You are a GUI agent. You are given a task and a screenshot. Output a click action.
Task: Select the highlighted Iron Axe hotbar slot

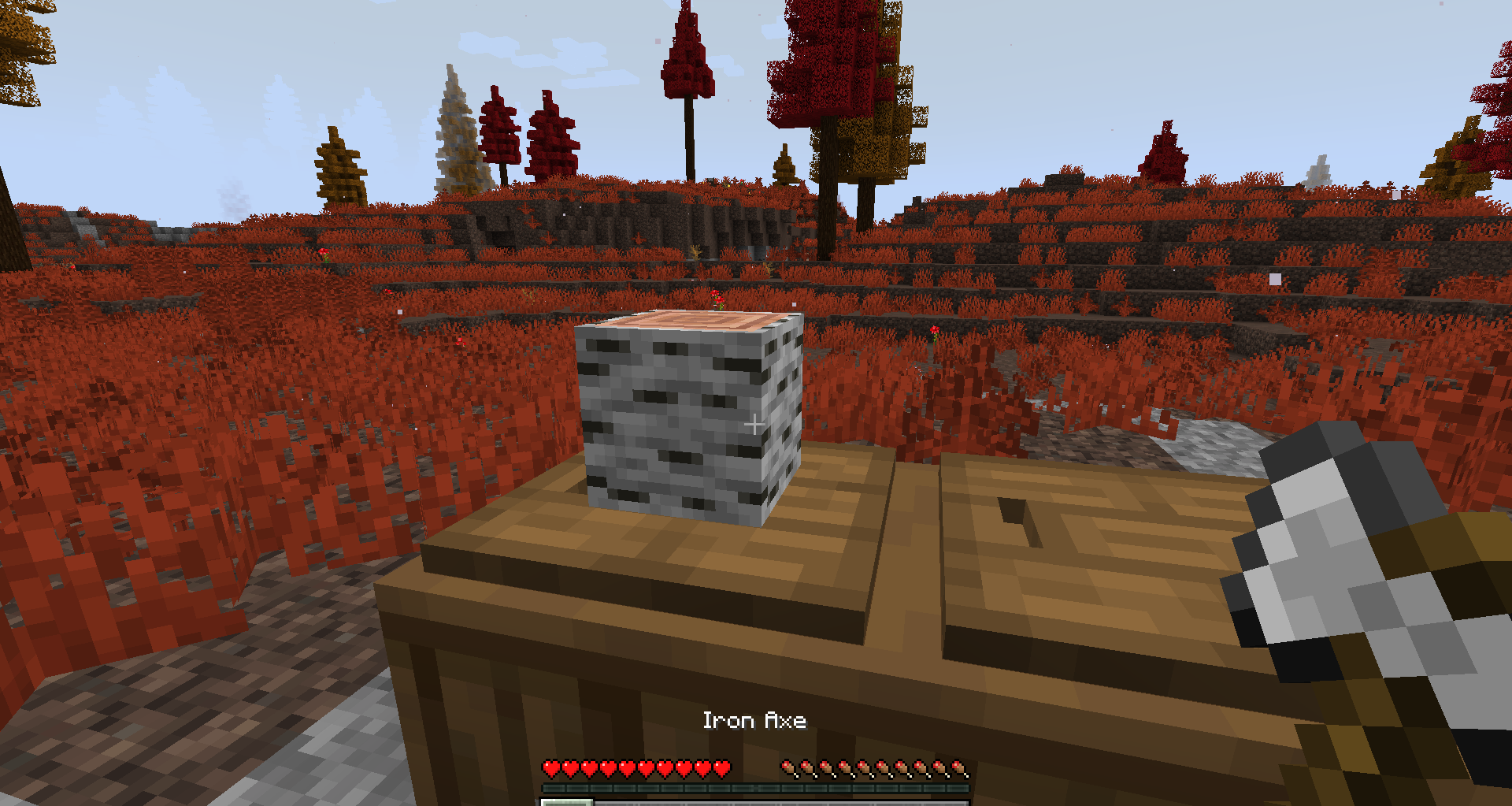(566, 801)
